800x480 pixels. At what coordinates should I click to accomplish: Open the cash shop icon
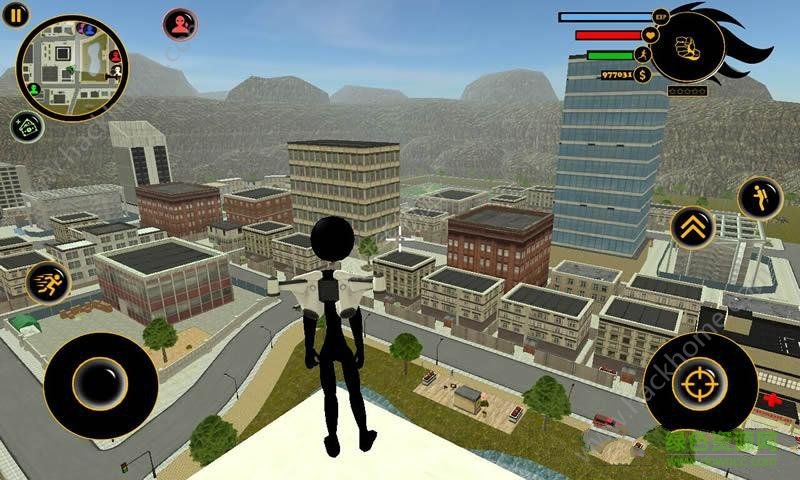(x=642, y=74)
